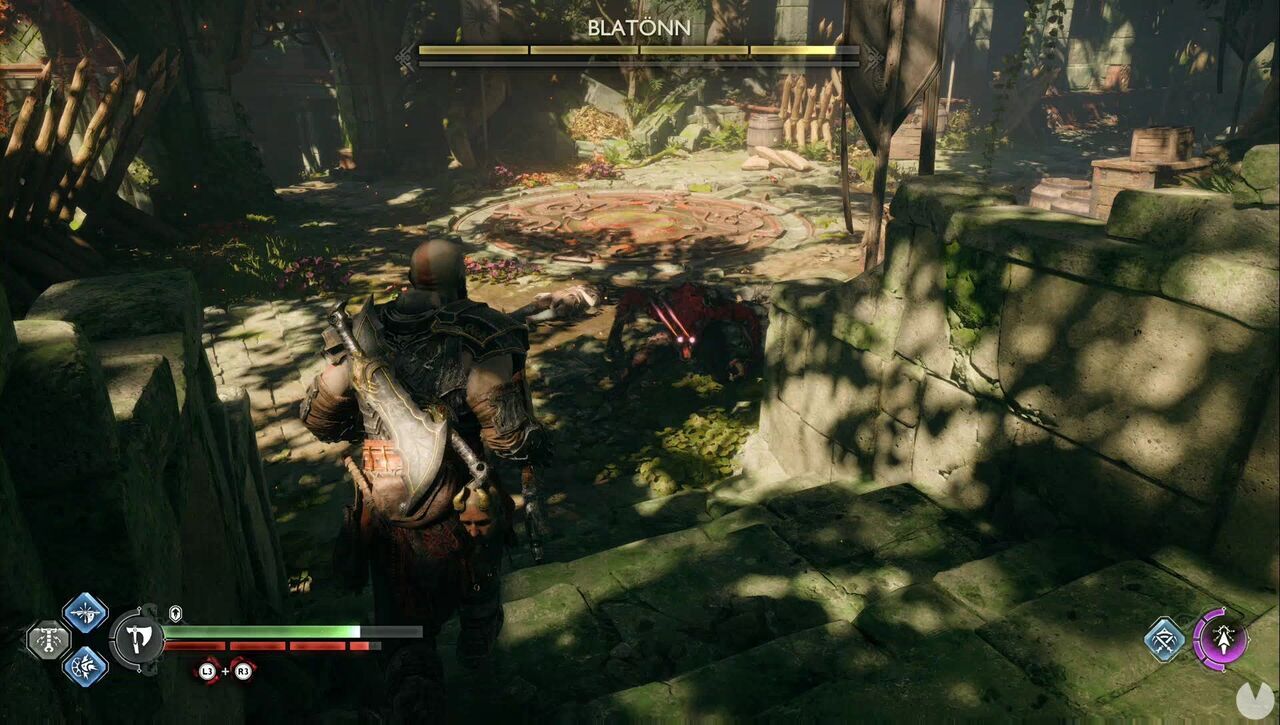Viewport: 1280px width, 725px height.
Task: Click the light runic attack diamond icon
Action: (85, 612)
